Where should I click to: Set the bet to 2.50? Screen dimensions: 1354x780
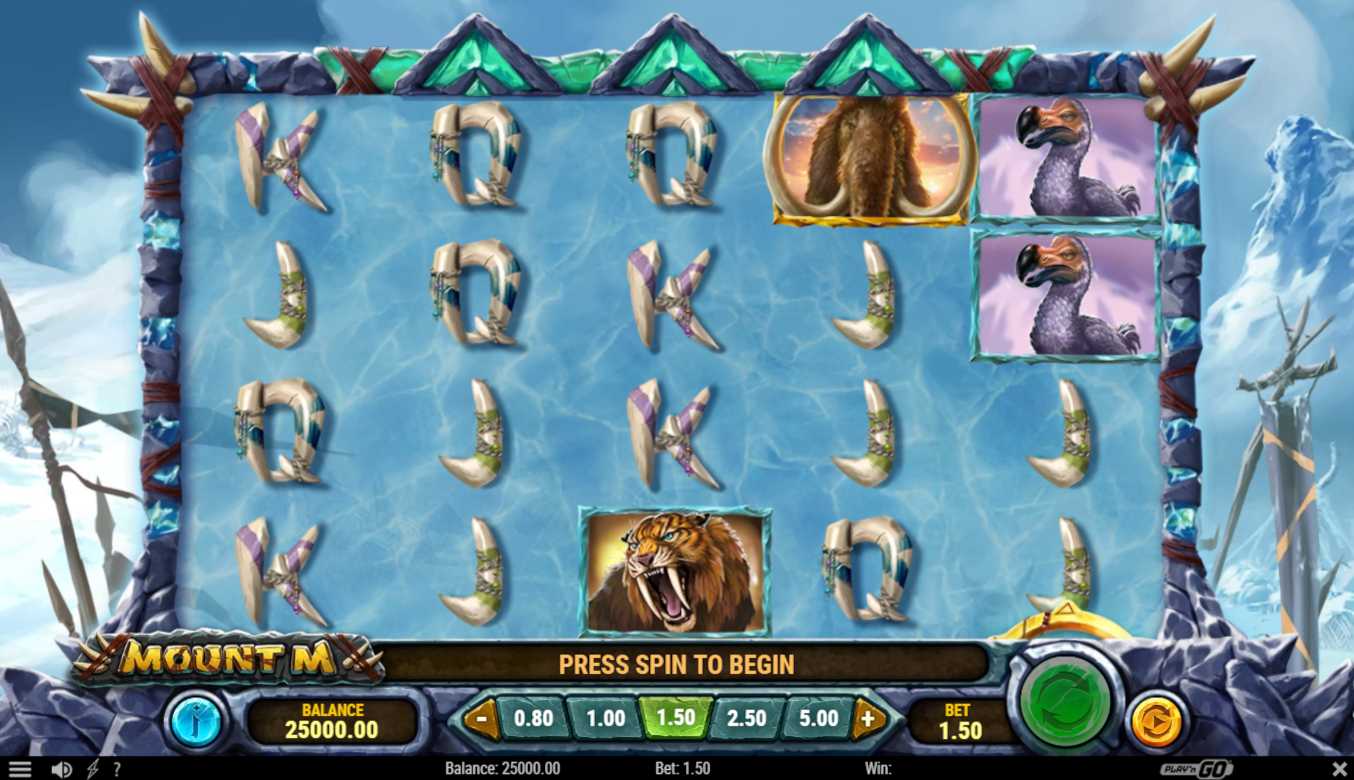point(746,718)
